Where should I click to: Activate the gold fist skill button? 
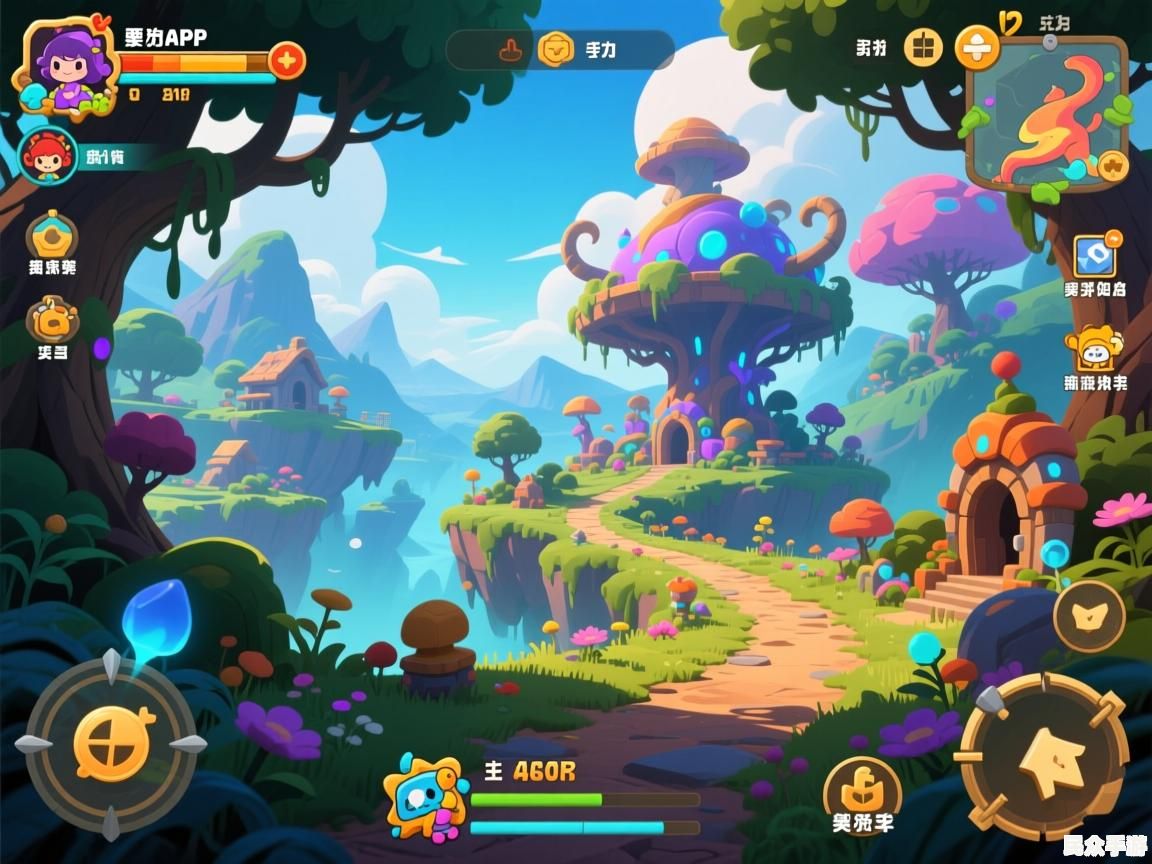(862, 790)
